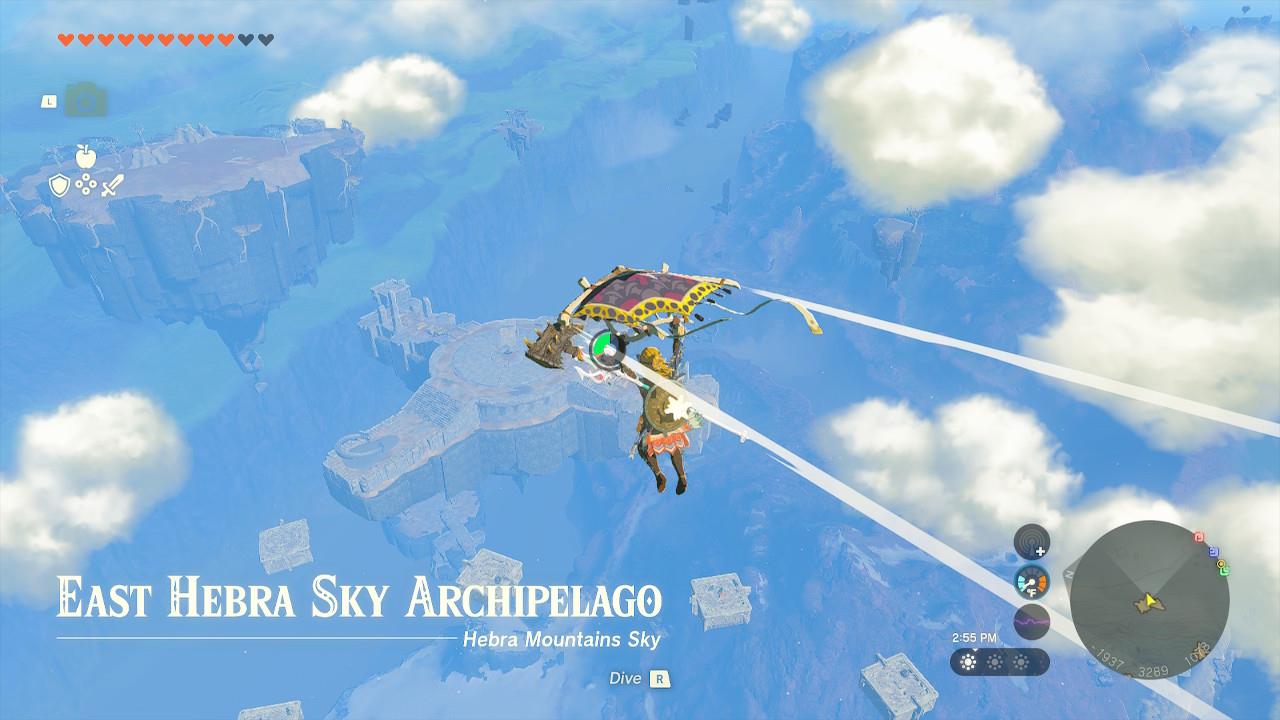Select the red map marker on minimap edge
The image size is (1280, 720).
[1199, 538]
